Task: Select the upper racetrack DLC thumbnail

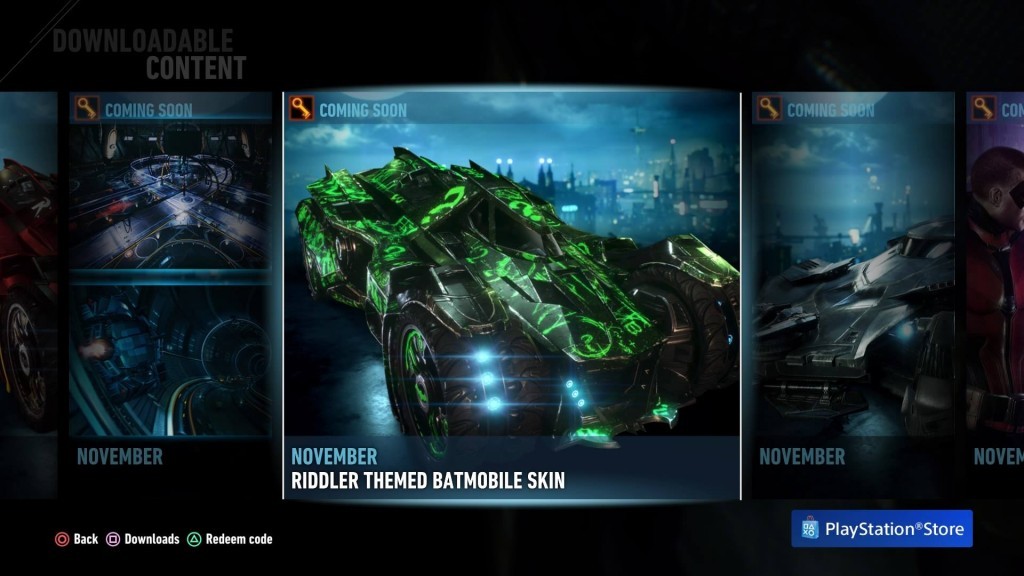Action: point(170,196)
